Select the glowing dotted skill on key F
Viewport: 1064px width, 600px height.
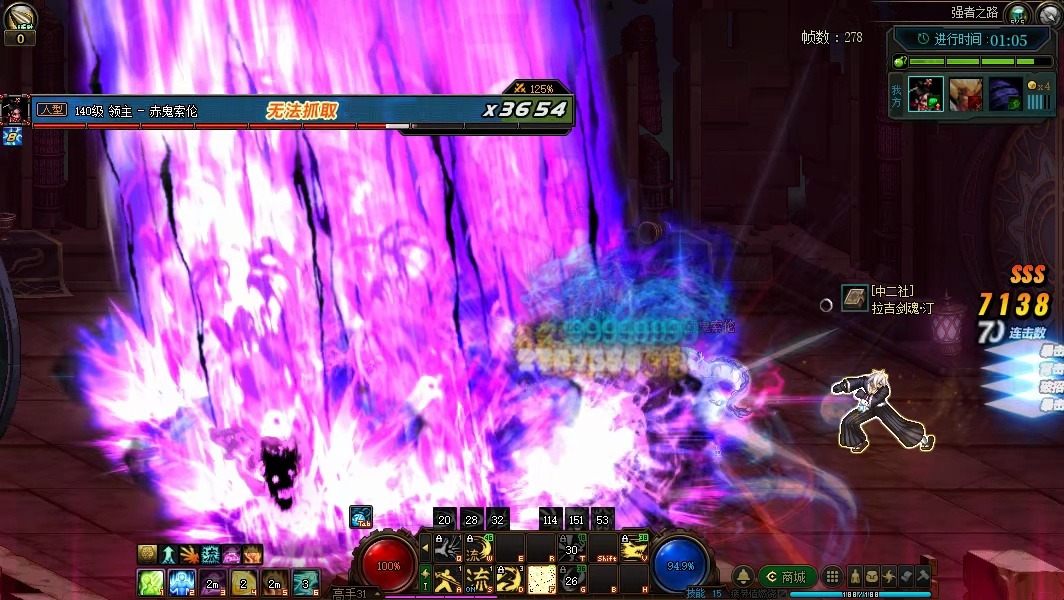541,578
